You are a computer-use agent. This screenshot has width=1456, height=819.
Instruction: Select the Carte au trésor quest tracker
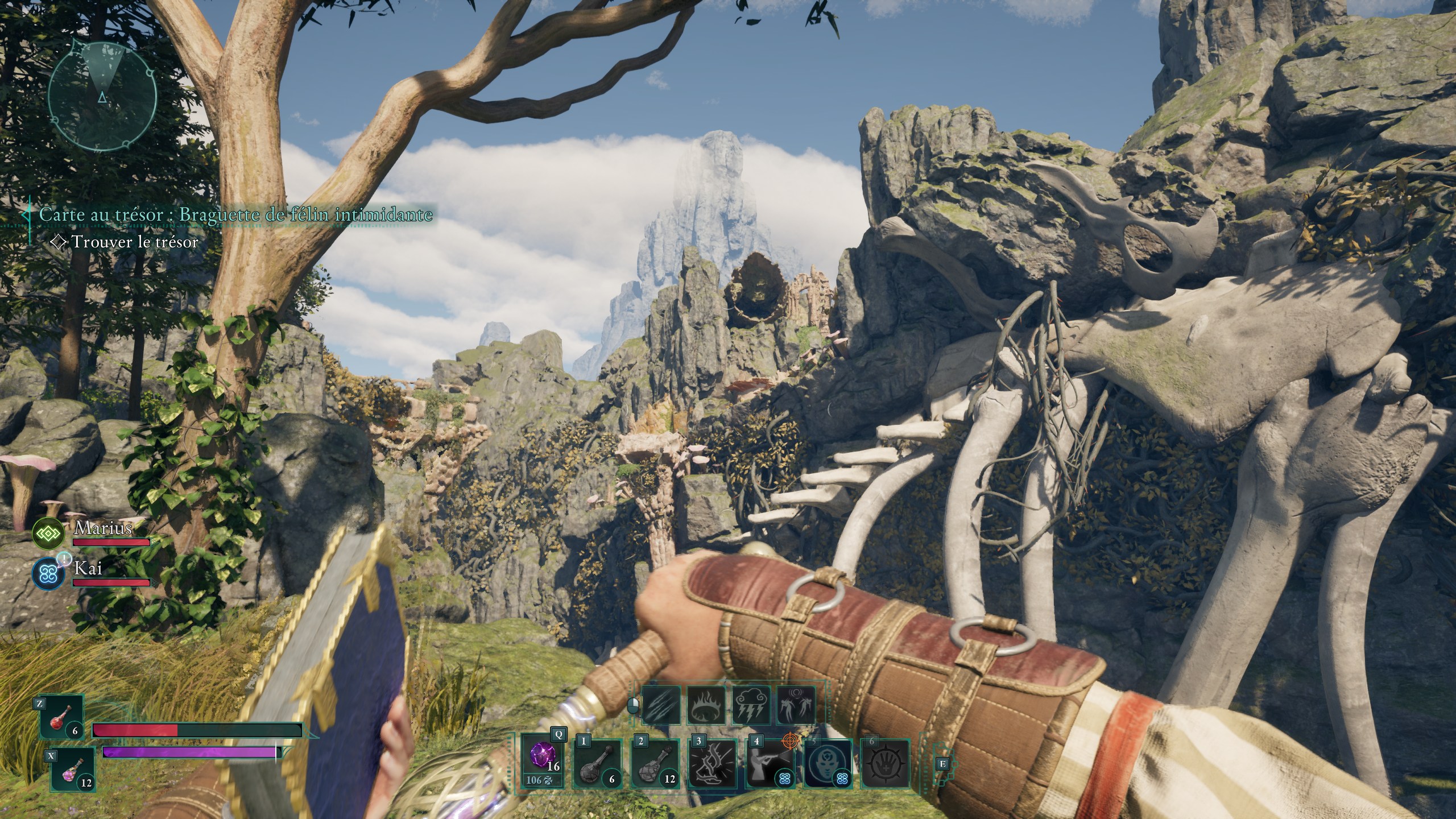tap(235, 214)
